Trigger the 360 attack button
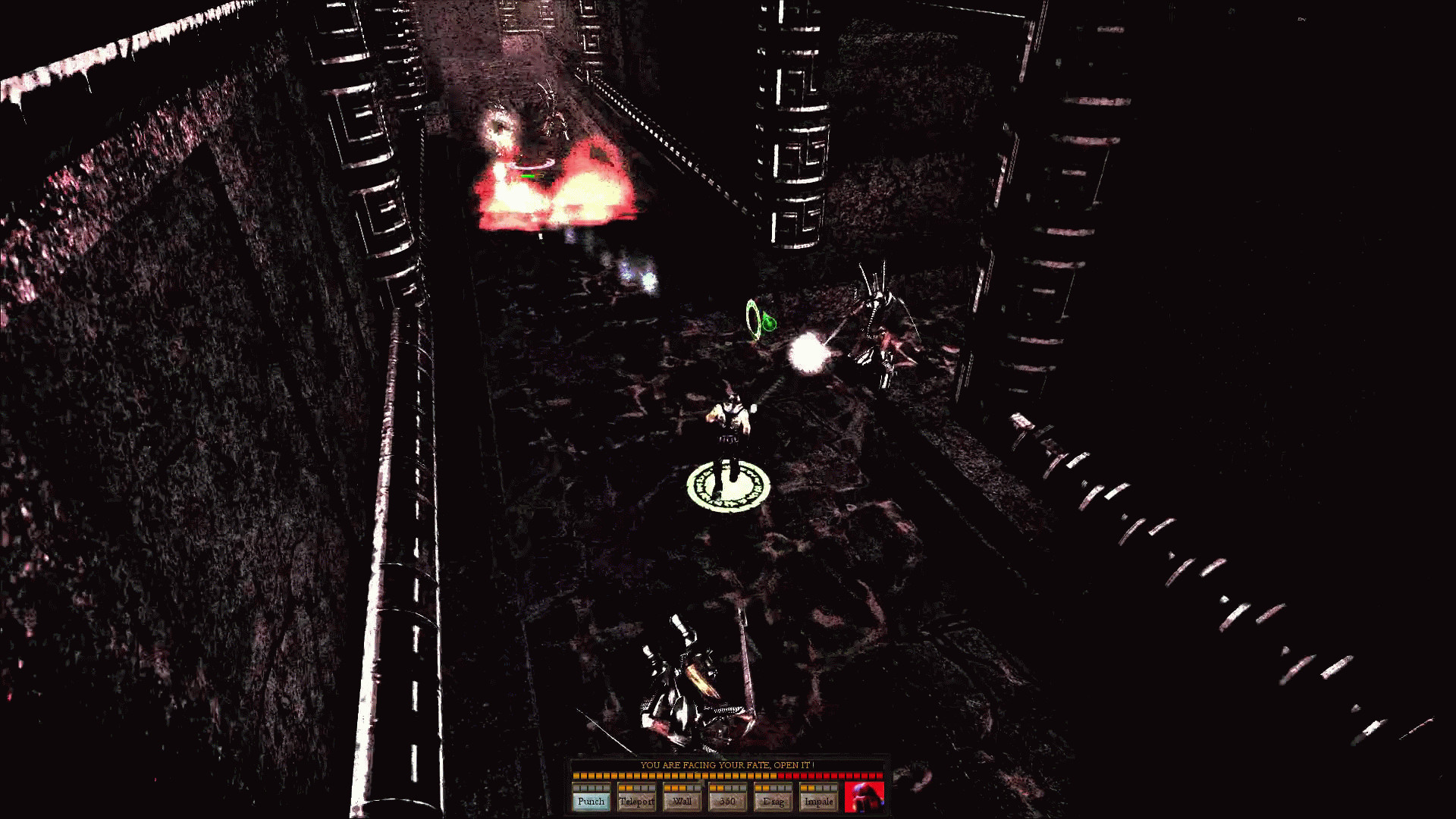 (x=727, y=800)
